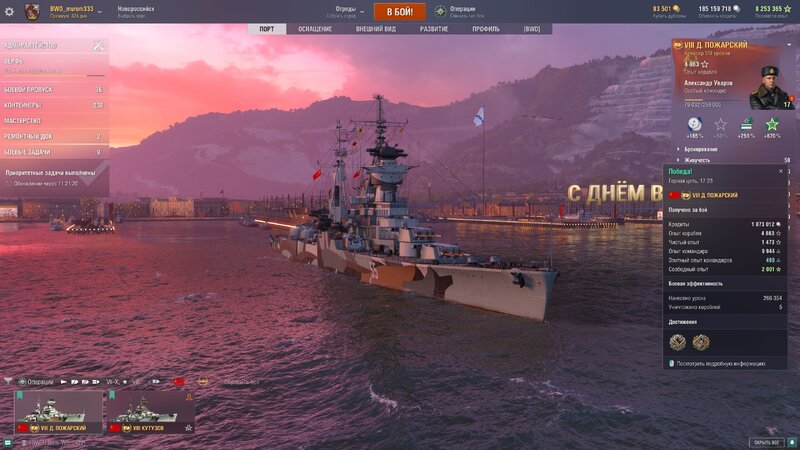
Task: Select the VIII Кутузов ship card
Action: [150, 411]
